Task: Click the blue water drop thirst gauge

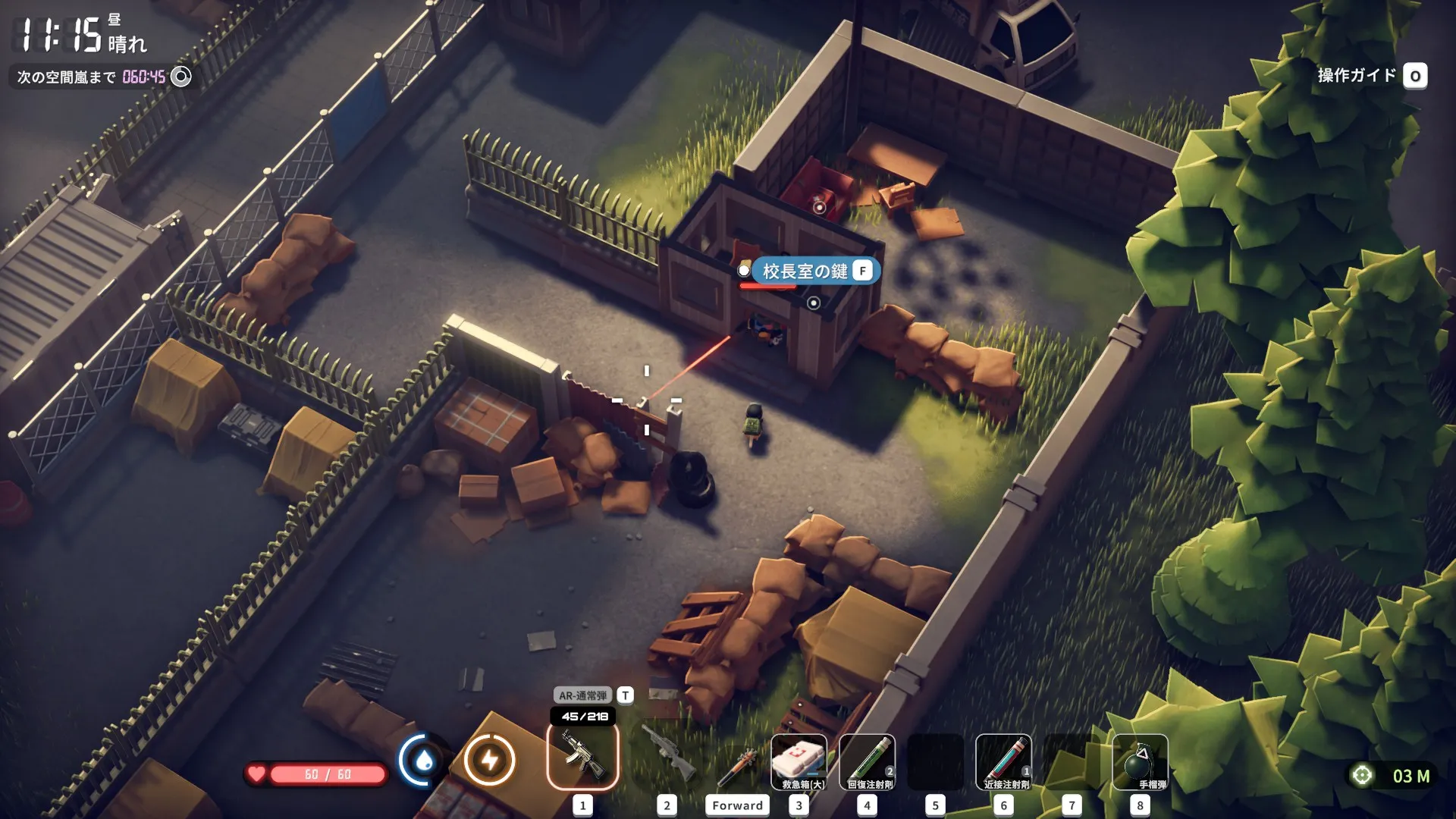Action: click(x=424, y=760)
